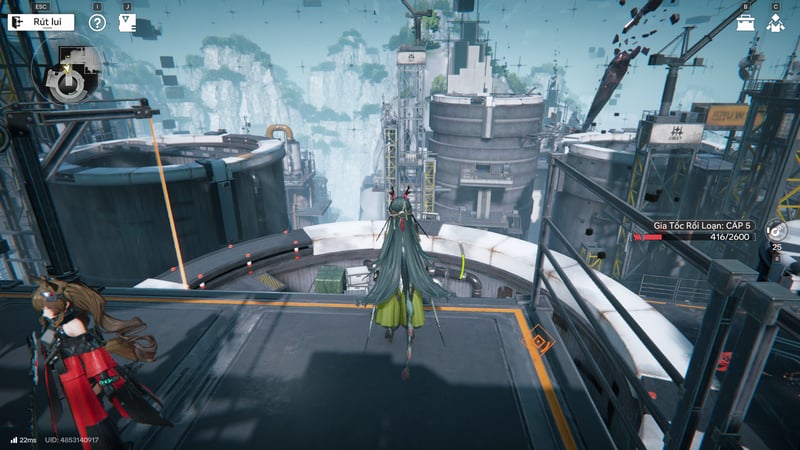This screenshot has width=800, height=450.
Task: Open the character team icon
Action: click(x=775, y=22)
